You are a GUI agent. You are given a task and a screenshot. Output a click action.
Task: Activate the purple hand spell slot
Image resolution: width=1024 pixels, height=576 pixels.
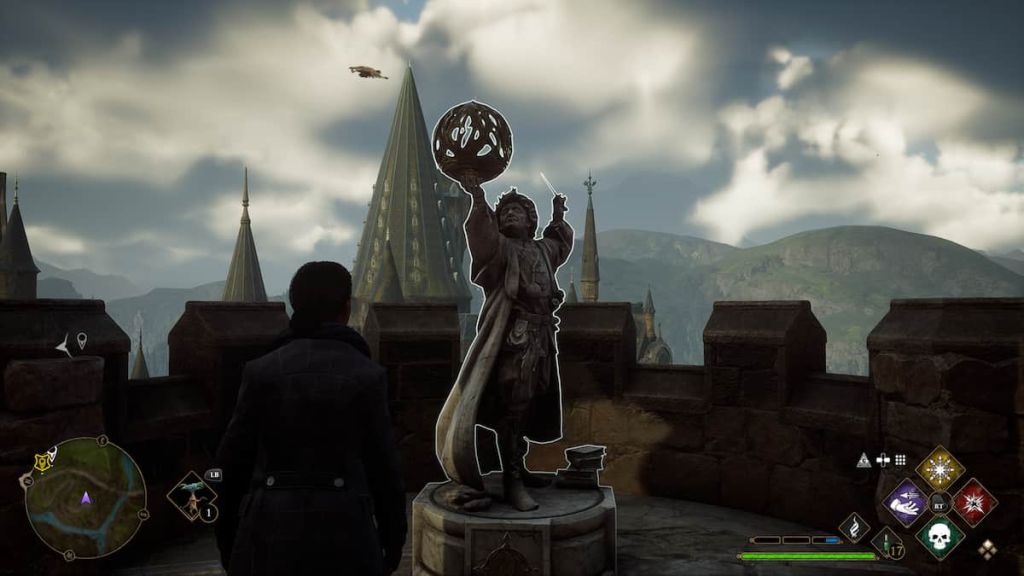coord(906,502)
